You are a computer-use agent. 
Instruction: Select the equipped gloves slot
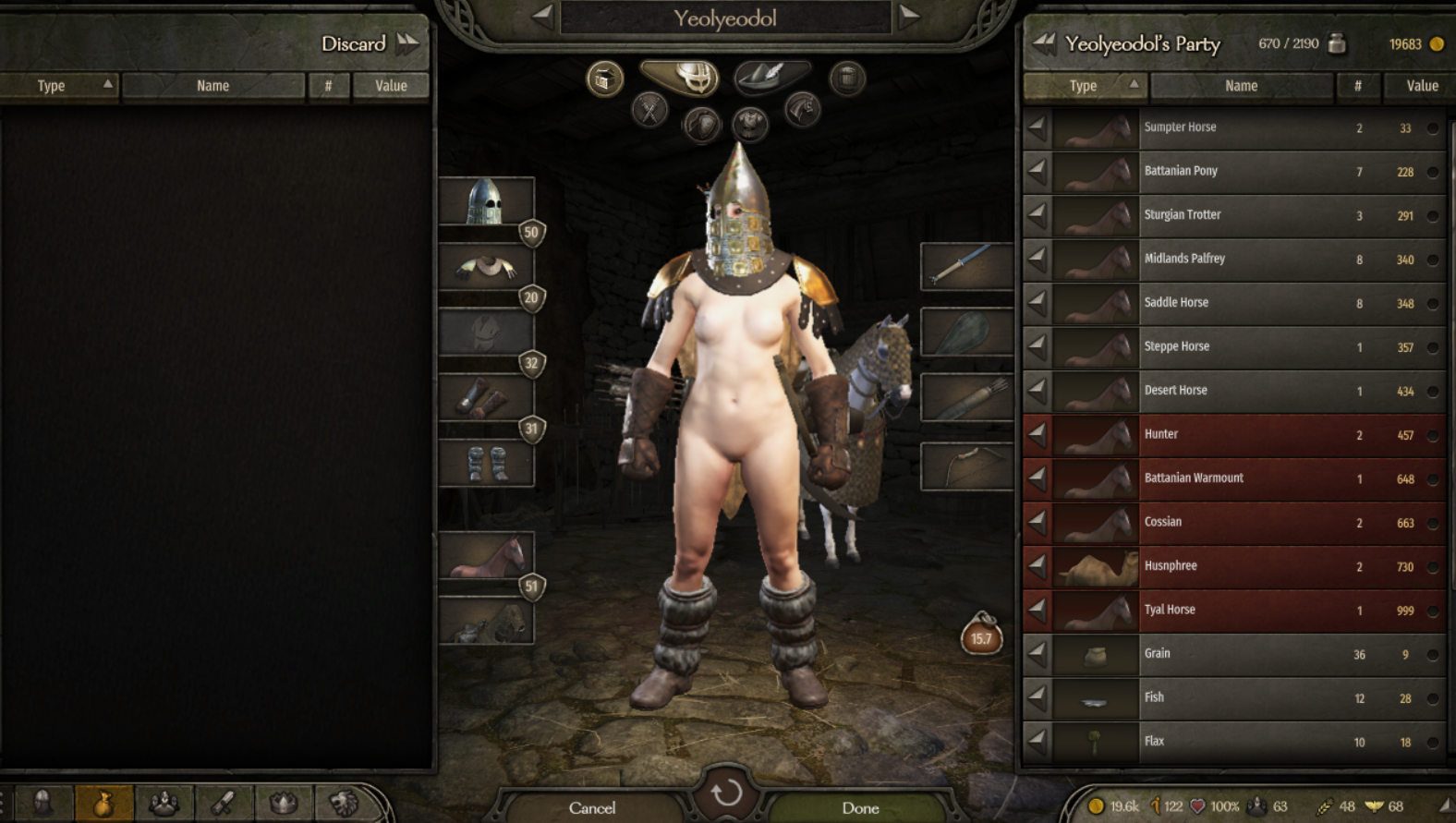(x=486, y=398)
